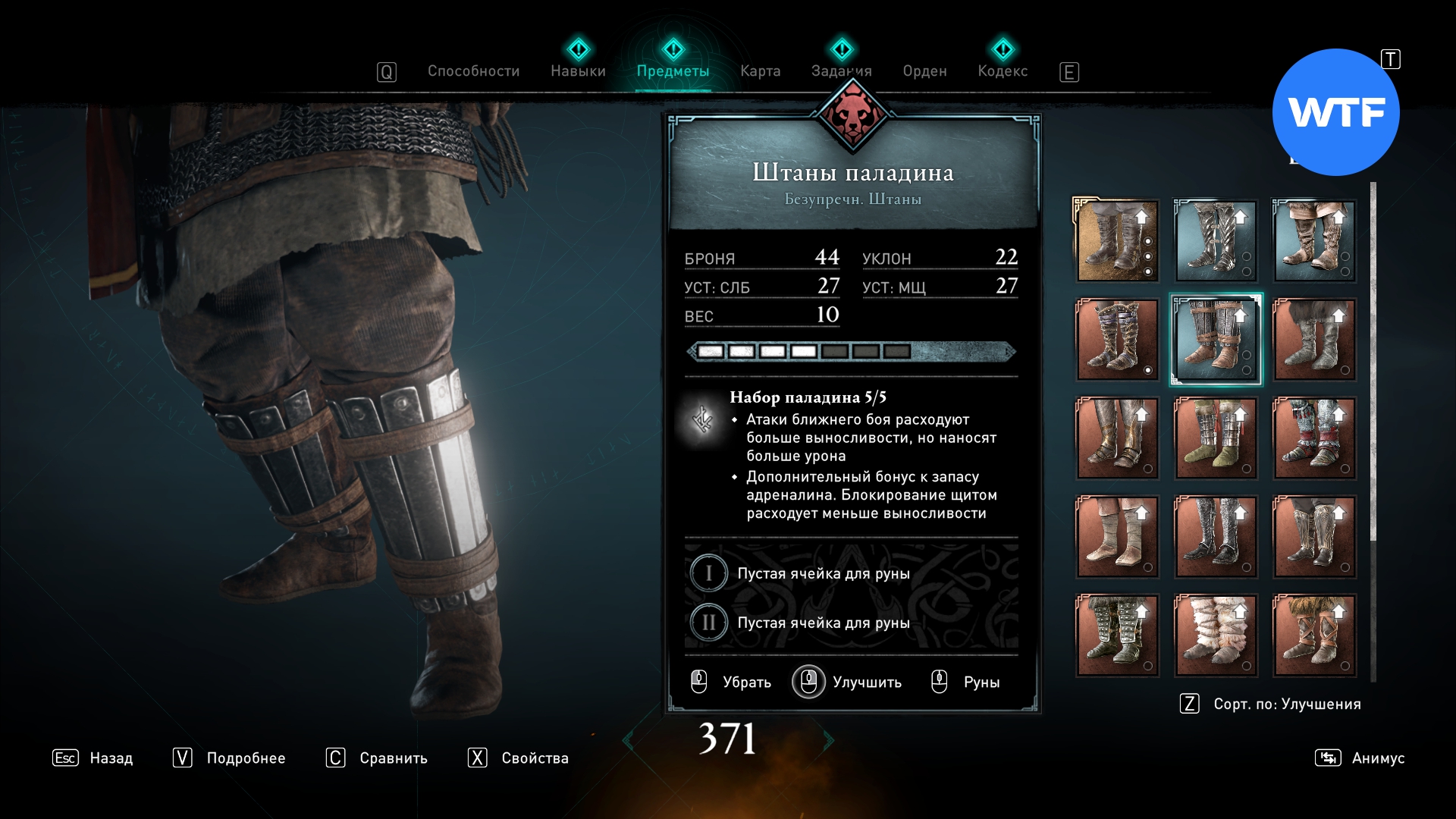Go back with the Назад button
This screenshot has height=819, width=1456.
click(x=93, y=758)
